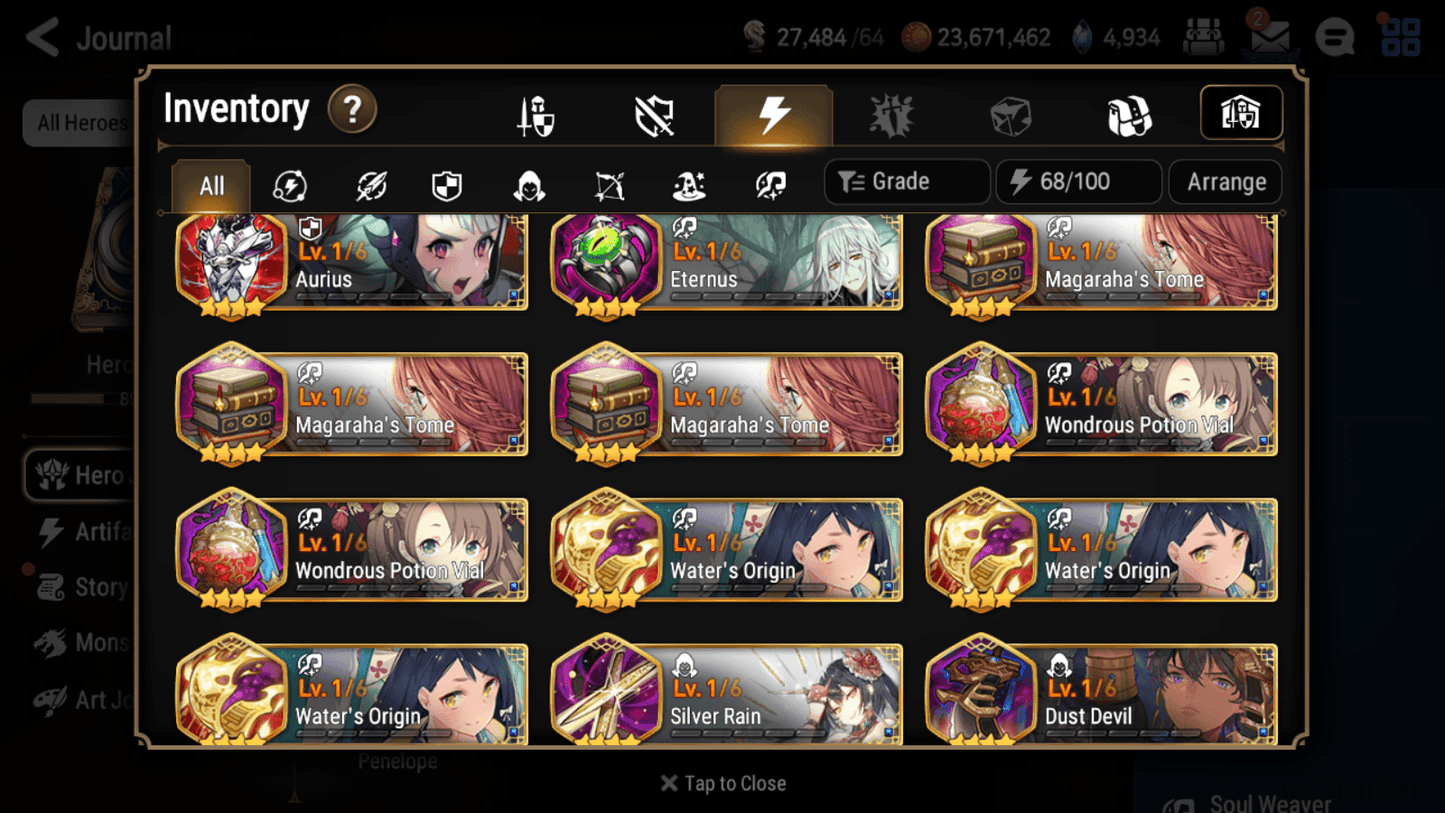Open the chat bubble icon
The image size is (1445, 813).
click(x=1334, y=36)
